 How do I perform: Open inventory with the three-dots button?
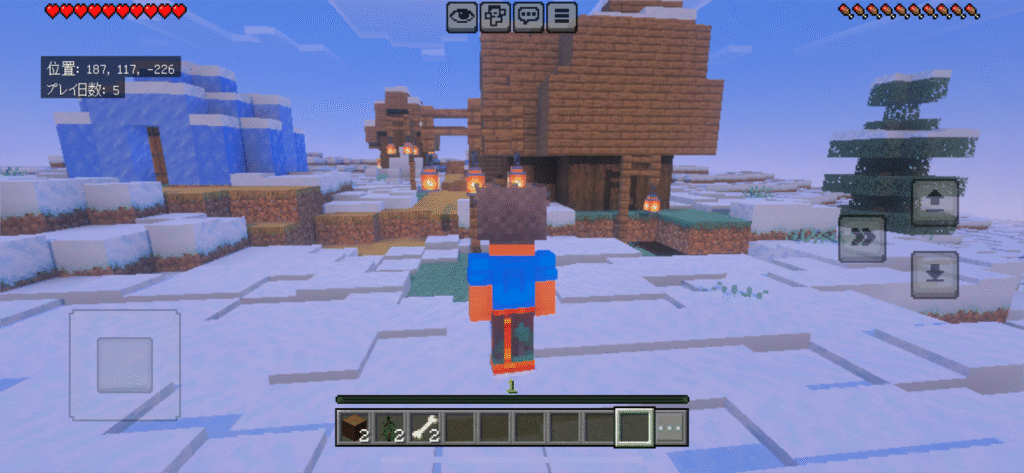click(x=671, y=427)
